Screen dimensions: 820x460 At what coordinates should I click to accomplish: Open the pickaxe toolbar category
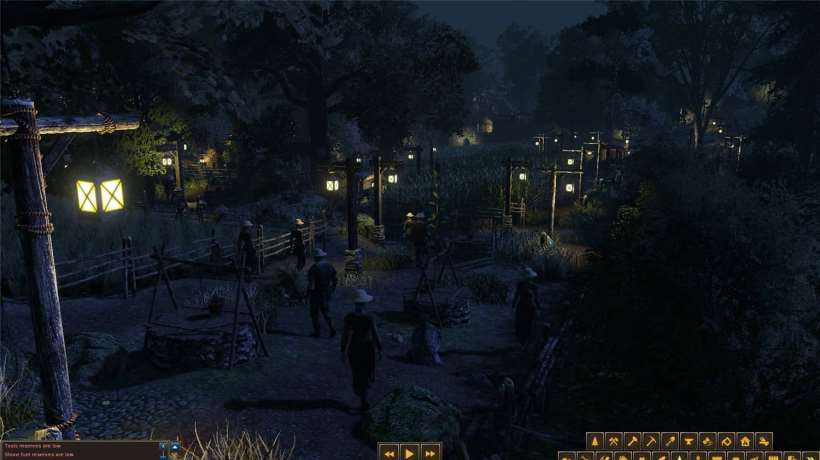[651, 441]
